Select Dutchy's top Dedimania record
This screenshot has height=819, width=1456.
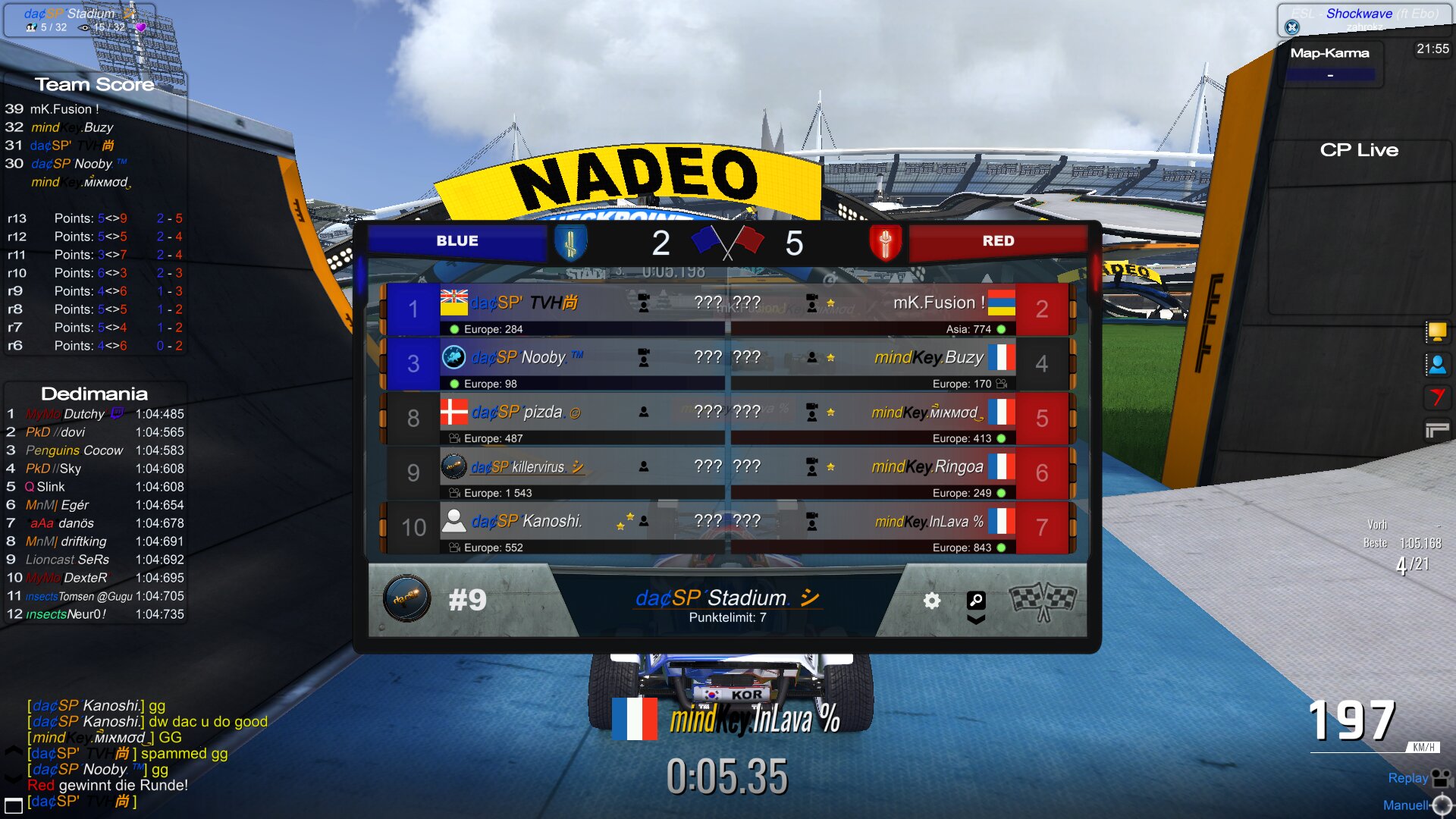95,414
